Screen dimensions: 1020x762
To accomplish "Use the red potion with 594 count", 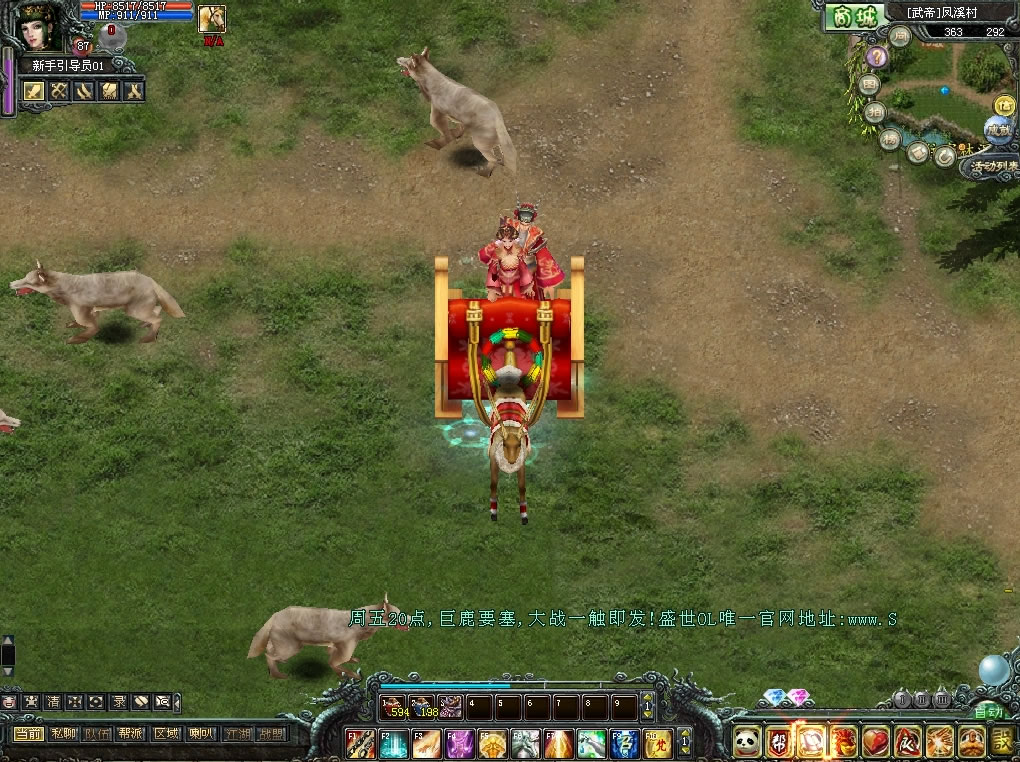I will coord(393,706).
